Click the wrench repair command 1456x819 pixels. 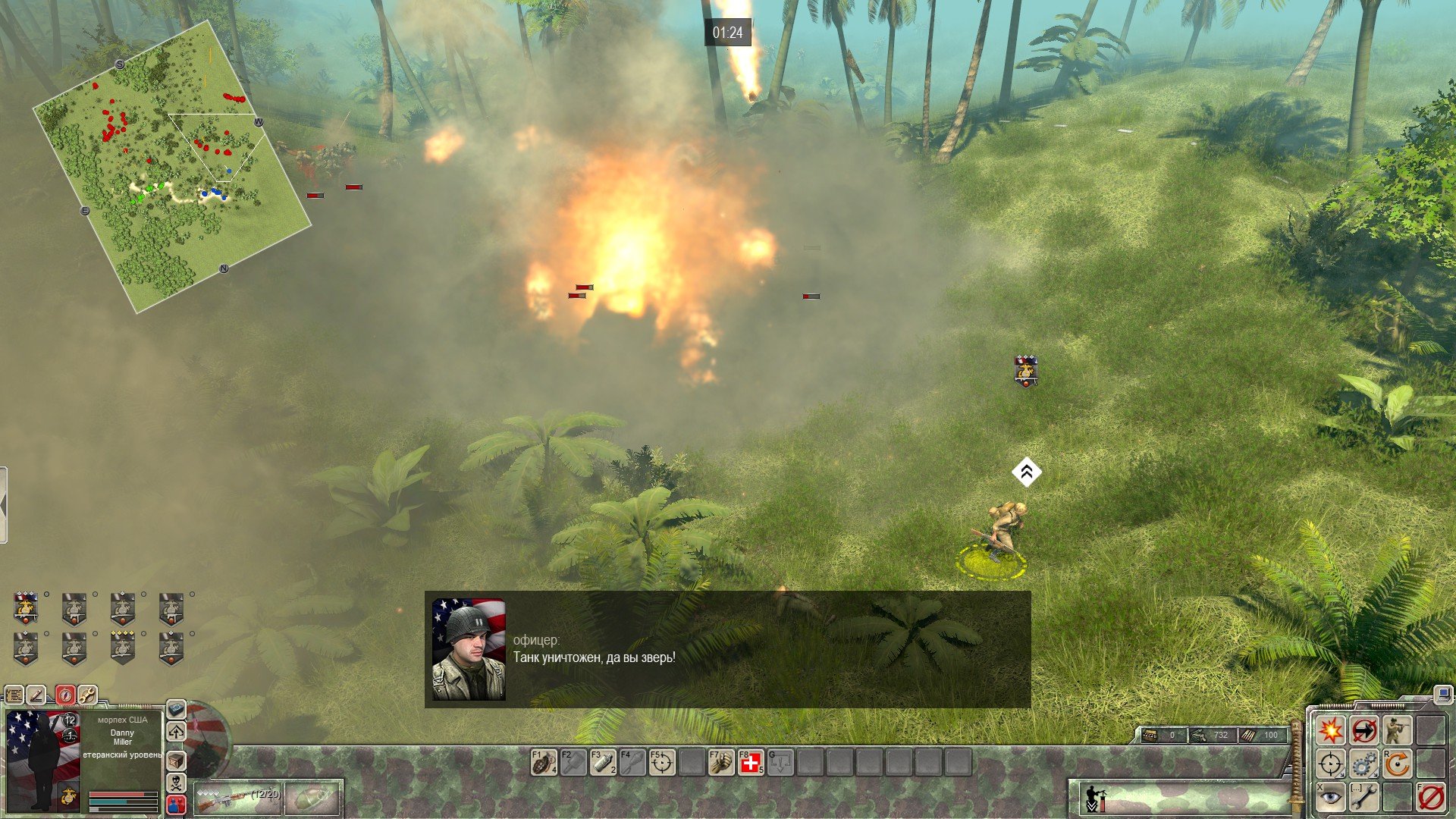1363,797
